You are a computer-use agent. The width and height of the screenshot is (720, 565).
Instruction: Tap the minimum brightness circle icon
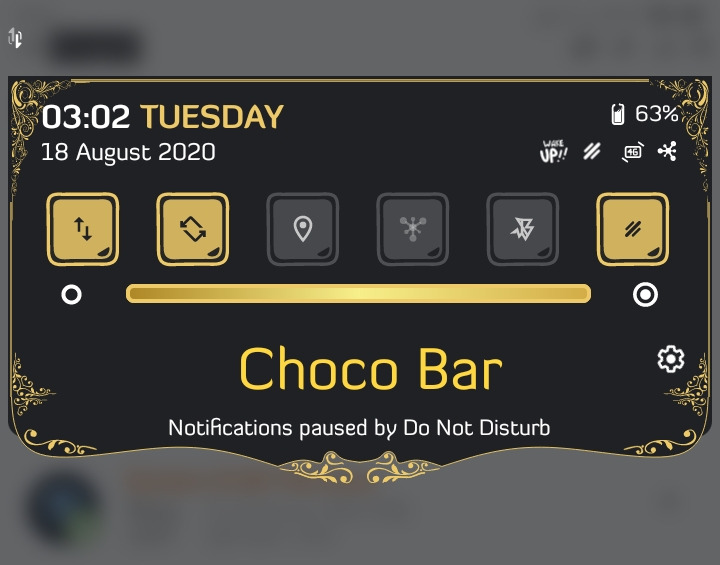(x=71, y=295)
